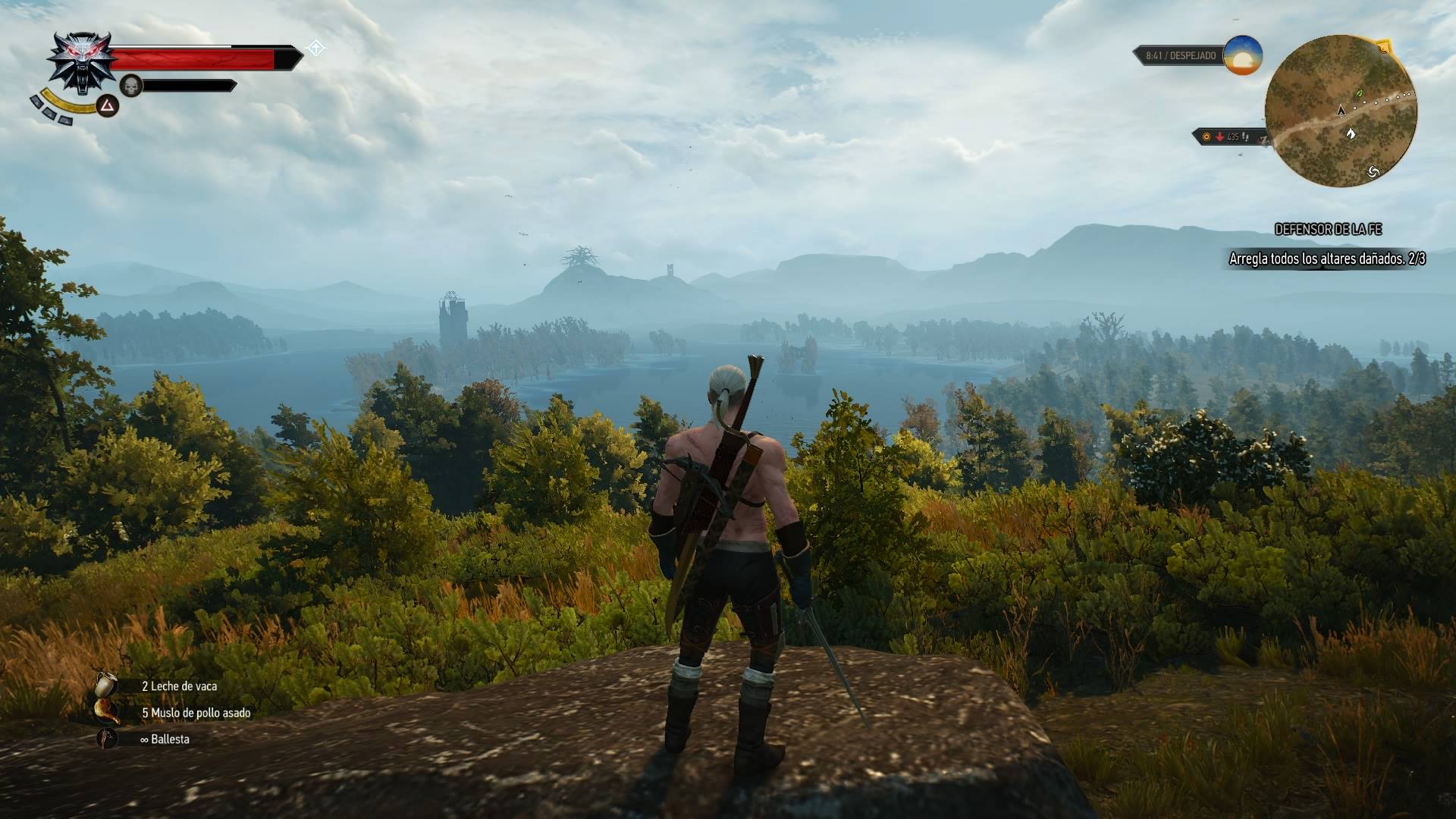
Task: Click the sunrise weather icon
Action: (1242, 55)
